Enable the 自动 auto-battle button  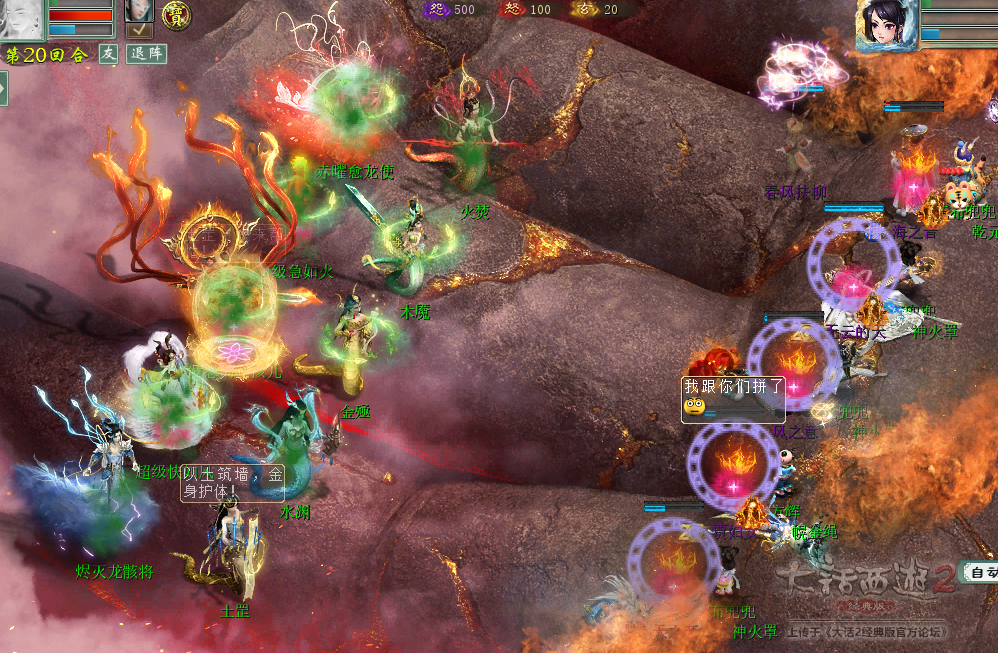point(979,573)
